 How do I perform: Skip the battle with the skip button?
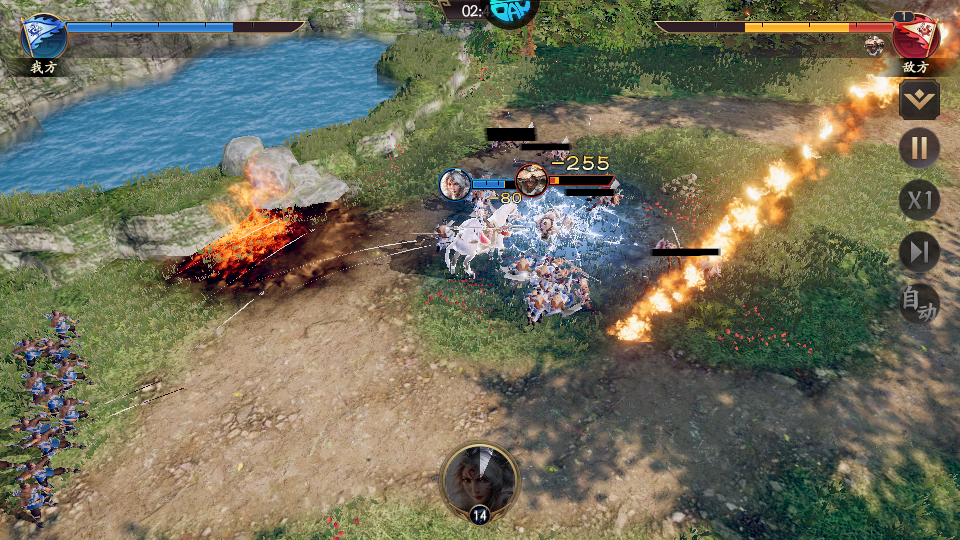click(x=919, y=252)
